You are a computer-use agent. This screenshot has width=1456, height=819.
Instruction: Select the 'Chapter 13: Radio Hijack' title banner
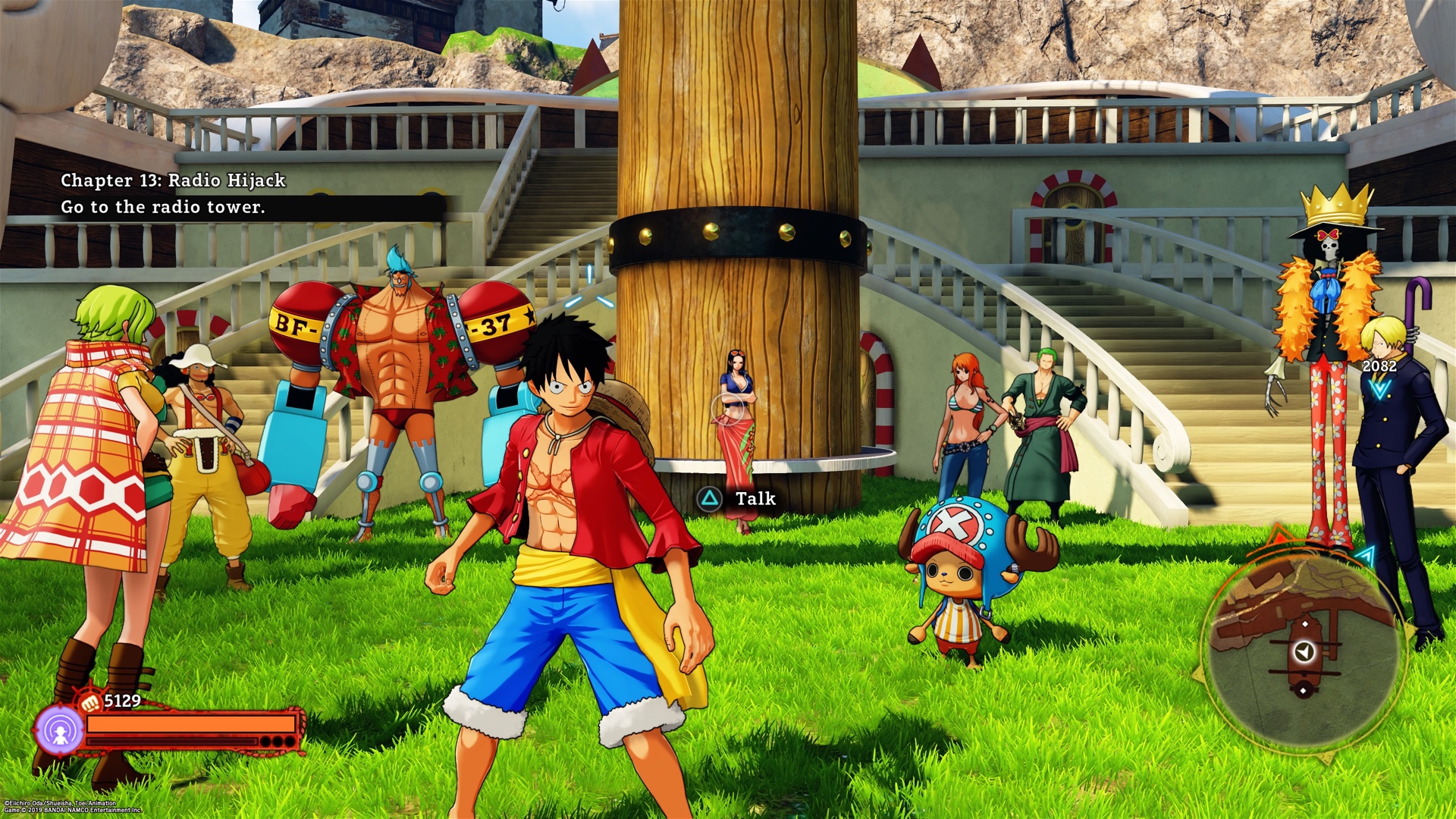click(174, 180)
